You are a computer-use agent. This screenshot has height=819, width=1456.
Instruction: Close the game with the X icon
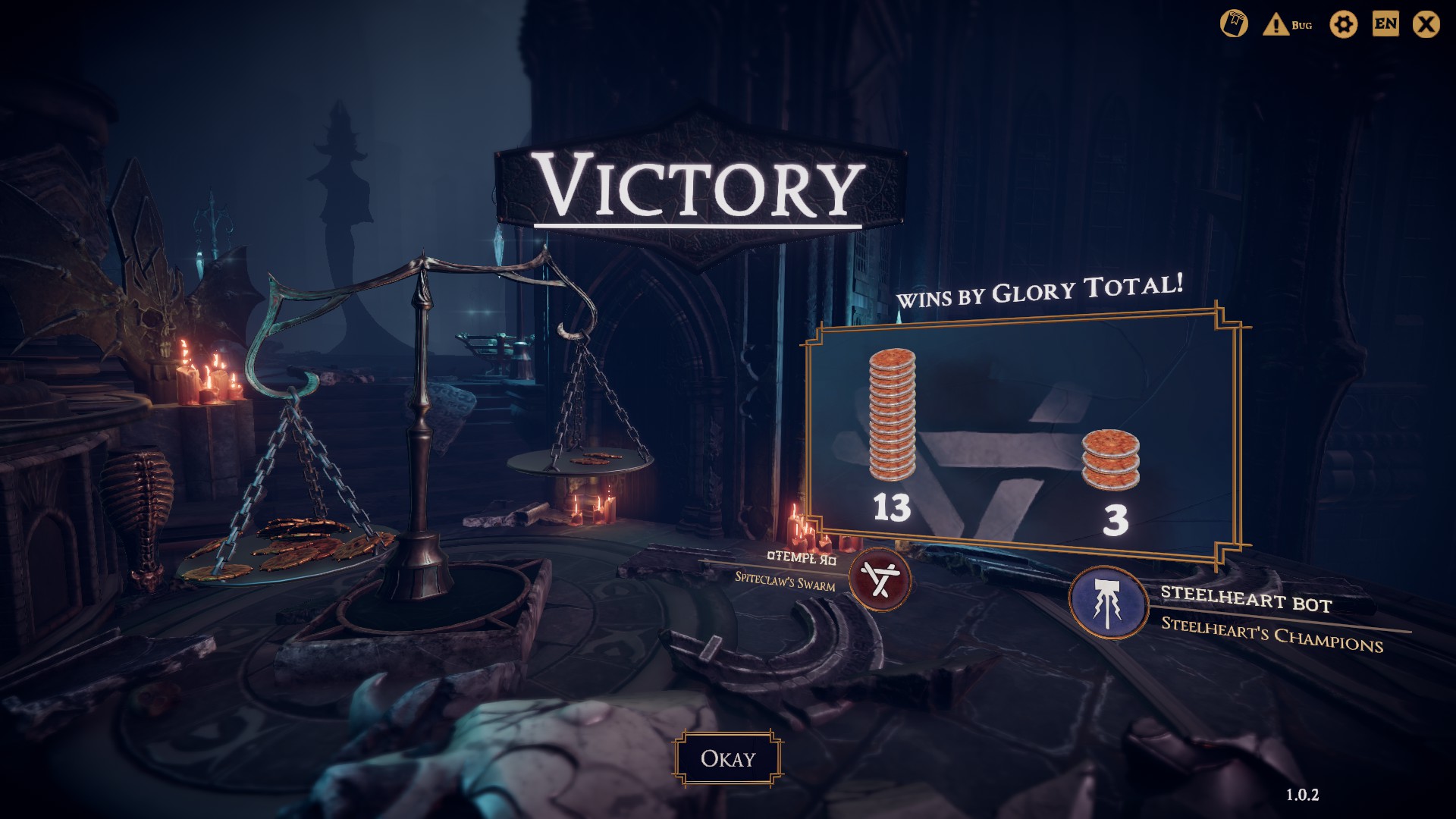coord(1426,25)
